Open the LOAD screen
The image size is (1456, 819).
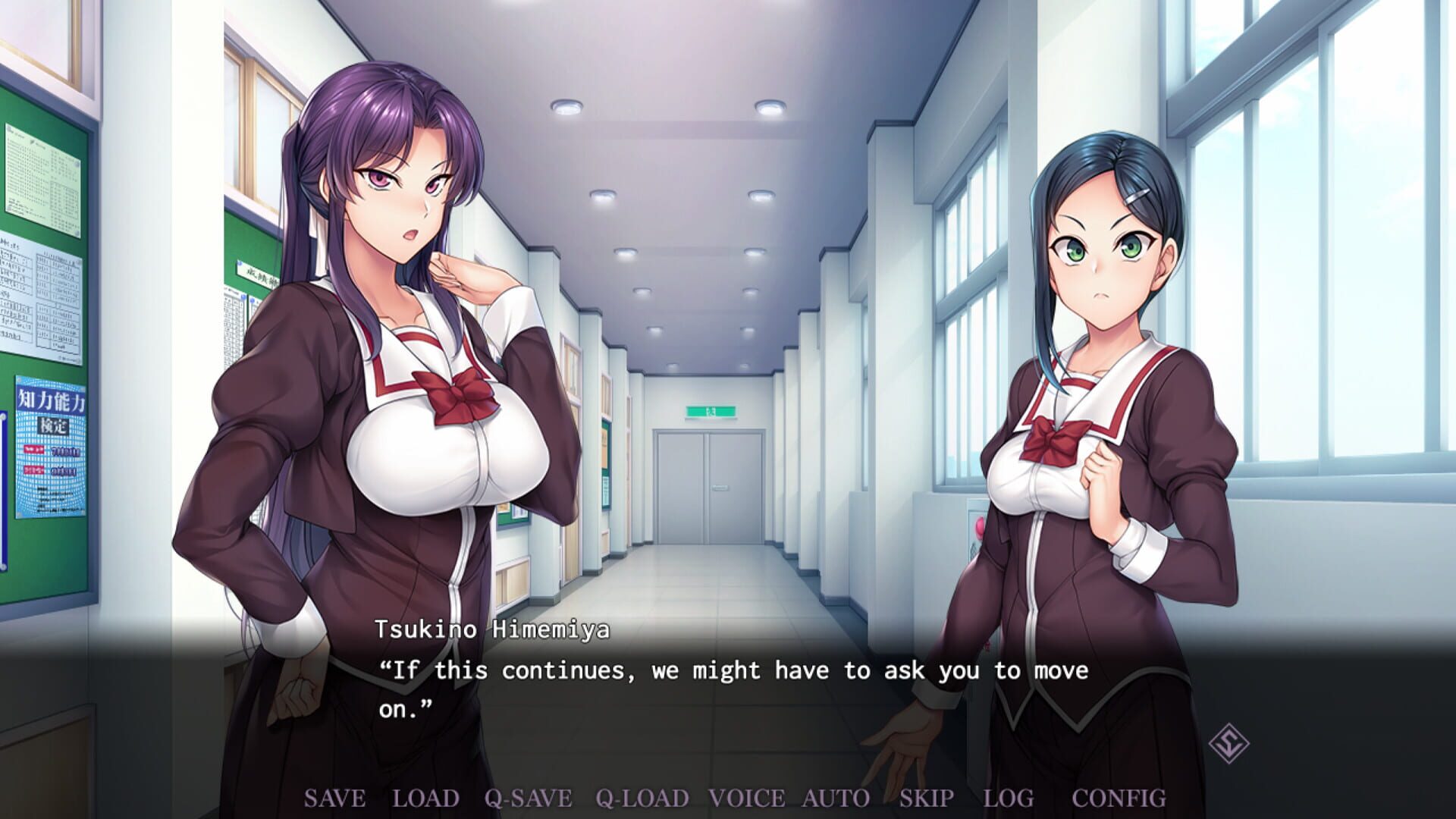pos(424,798)
